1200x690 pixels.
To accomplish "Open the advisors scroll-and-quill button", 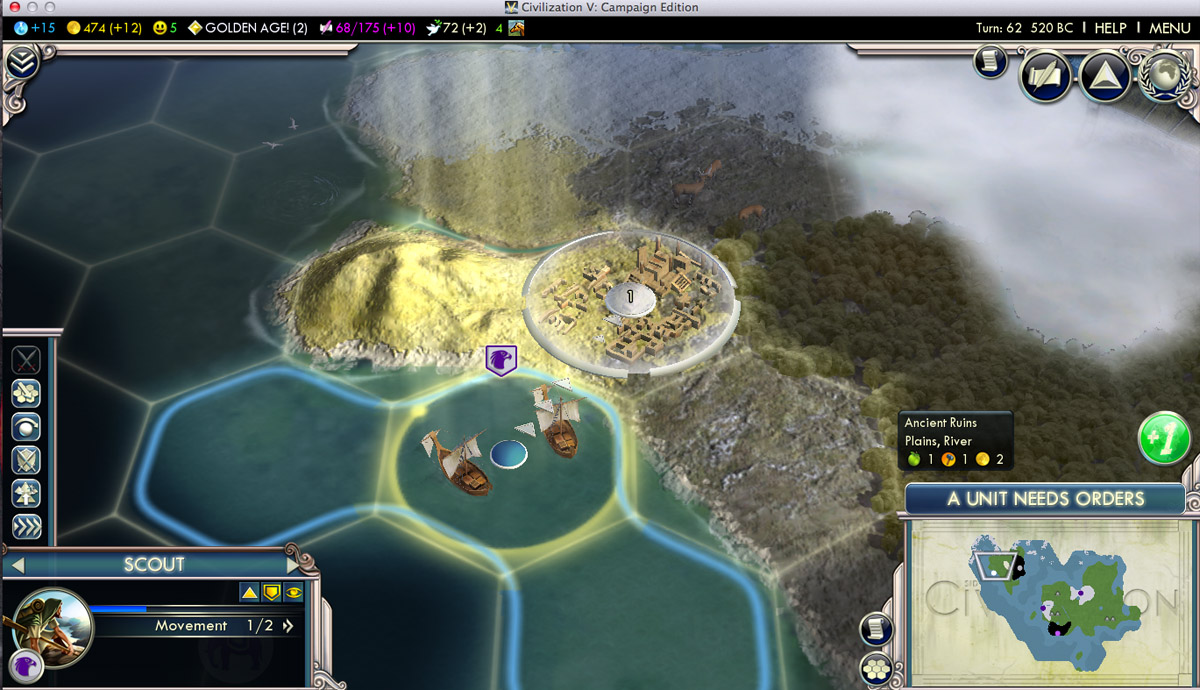I will click(1047, 77).
